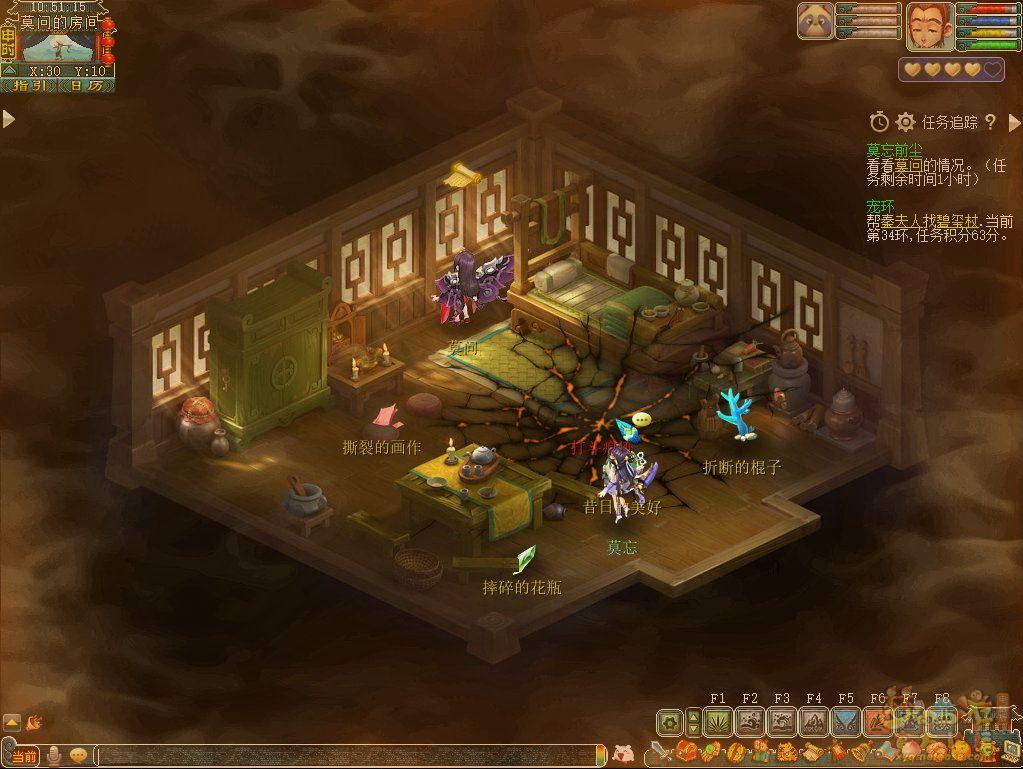The height and width of the screenshot is (769, 1023).
Task: Click the minimap room thumbnail
Action: (58, 47)
